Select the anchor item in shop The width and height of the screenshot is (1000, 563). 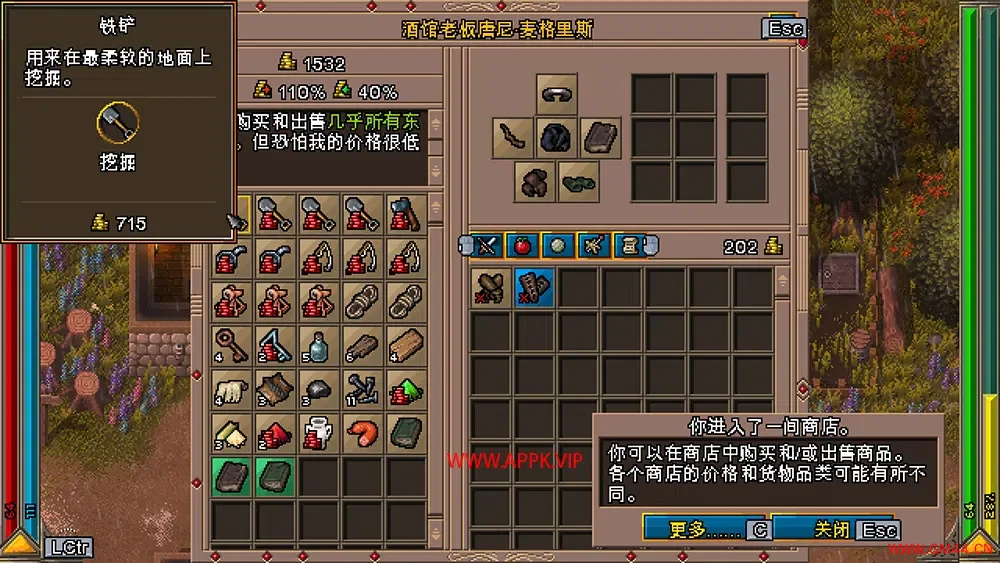point(363,389)
